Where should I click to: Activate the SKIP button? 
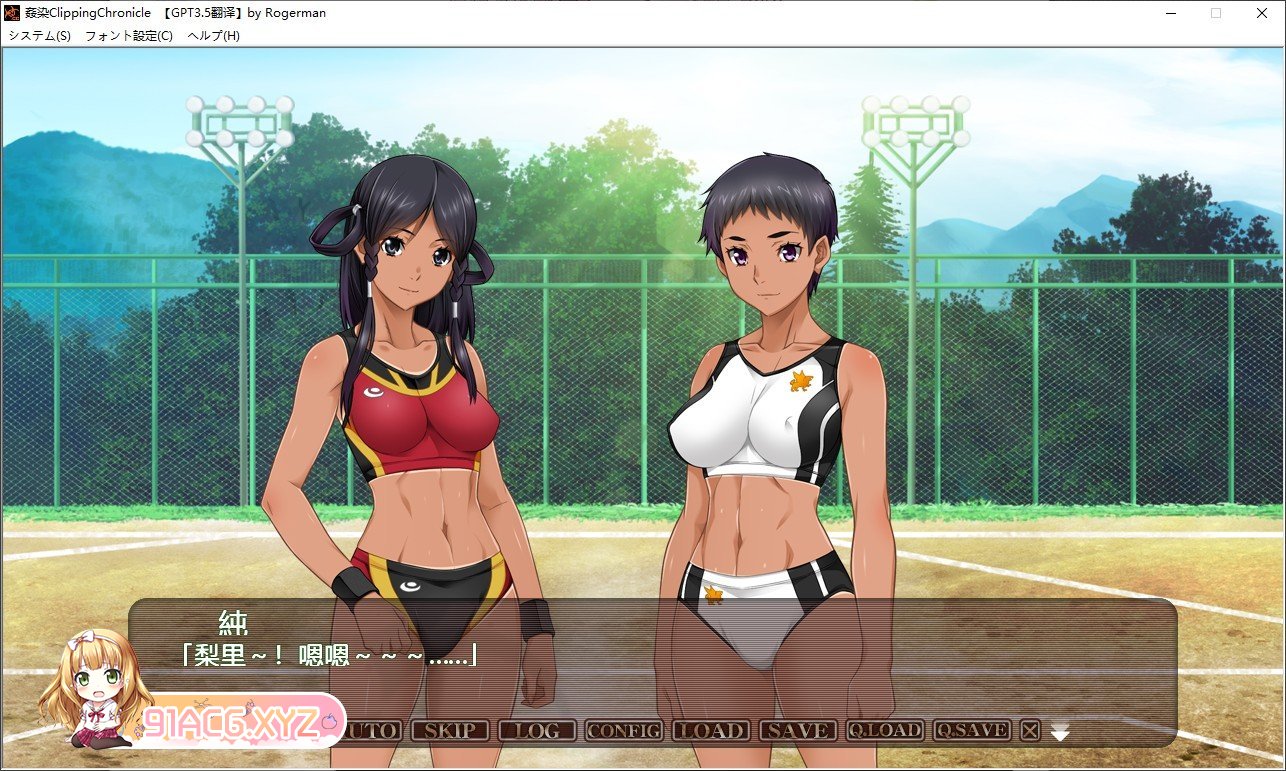(x=449, y=731)
